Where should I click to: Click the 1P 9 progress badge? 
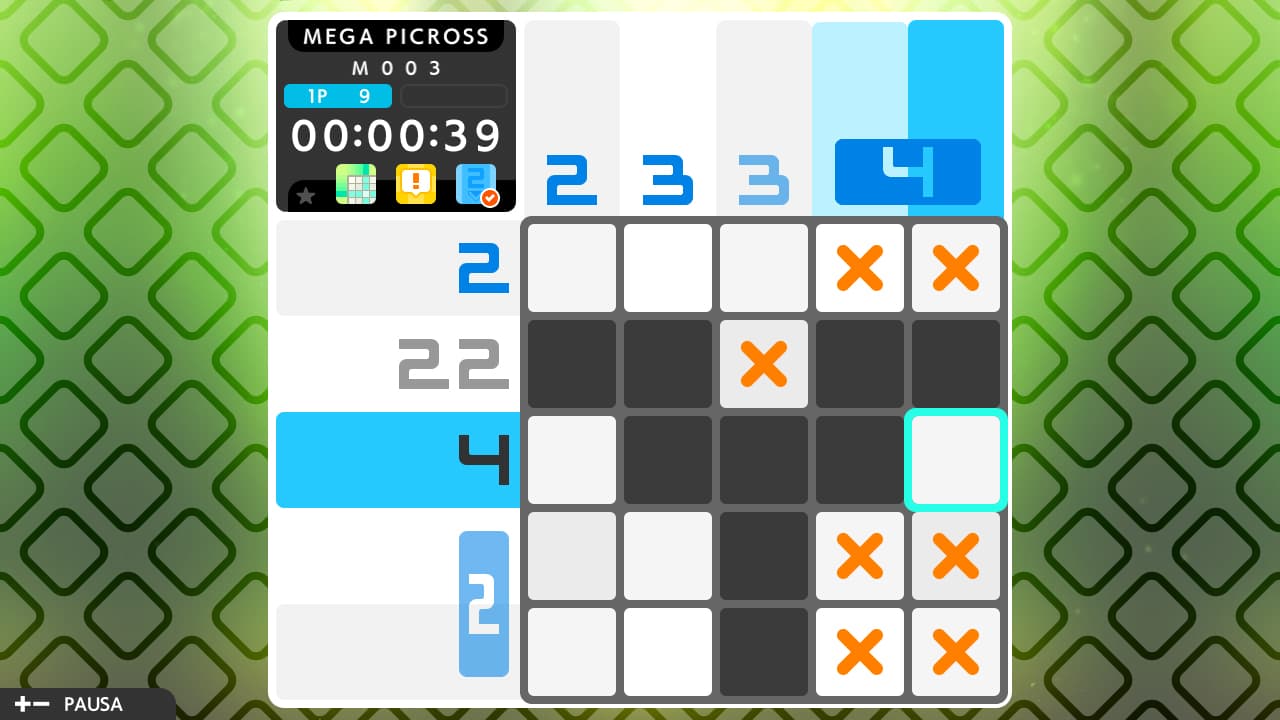338,96
